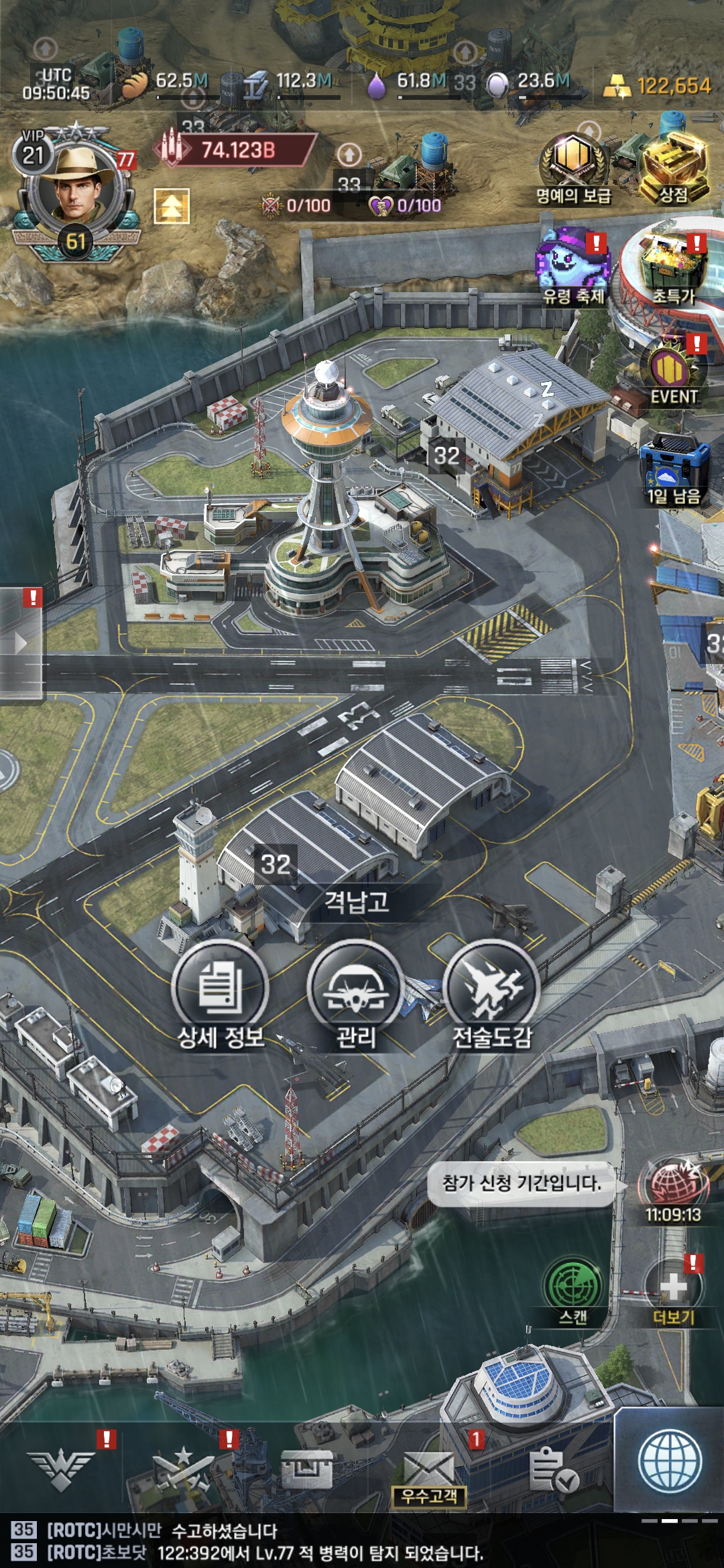This screenshot has width=724, height=1568.
Task: Tap the 더보기 plus button
Action: click(674, 1287)
